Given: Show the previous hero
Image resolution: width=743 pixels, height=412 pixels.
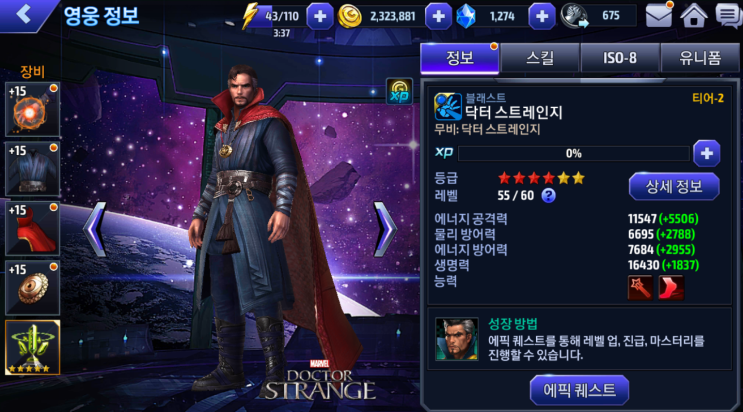Looking at the screenshot, I should [95, 229].
